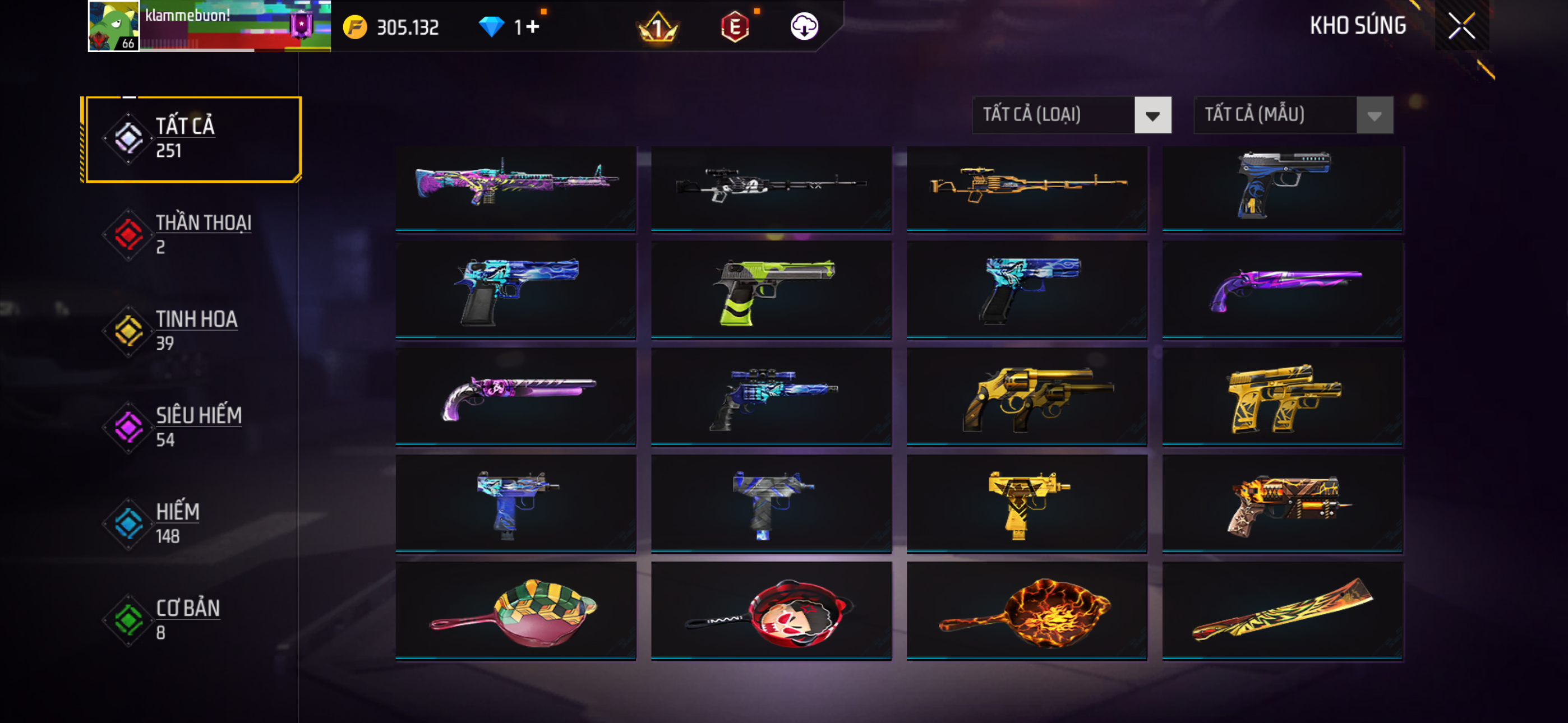Close the Kho Súng screen
Screen dimensions: 1568x723
(x=1461, y=26)
